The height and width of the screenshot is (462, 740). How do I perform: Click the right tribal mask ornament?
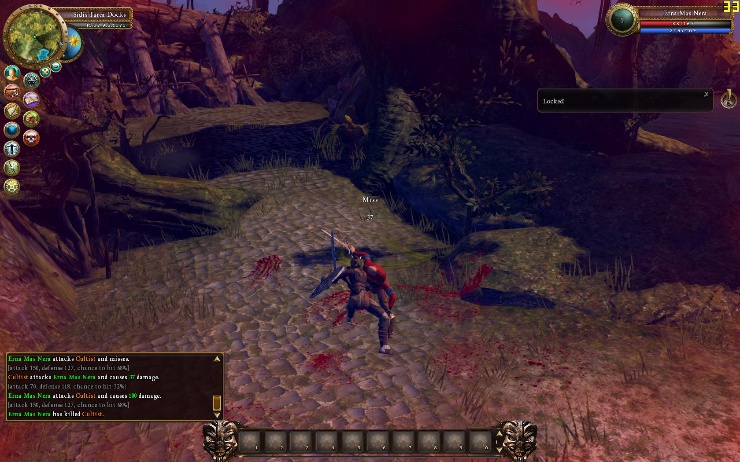click(516, 440)
